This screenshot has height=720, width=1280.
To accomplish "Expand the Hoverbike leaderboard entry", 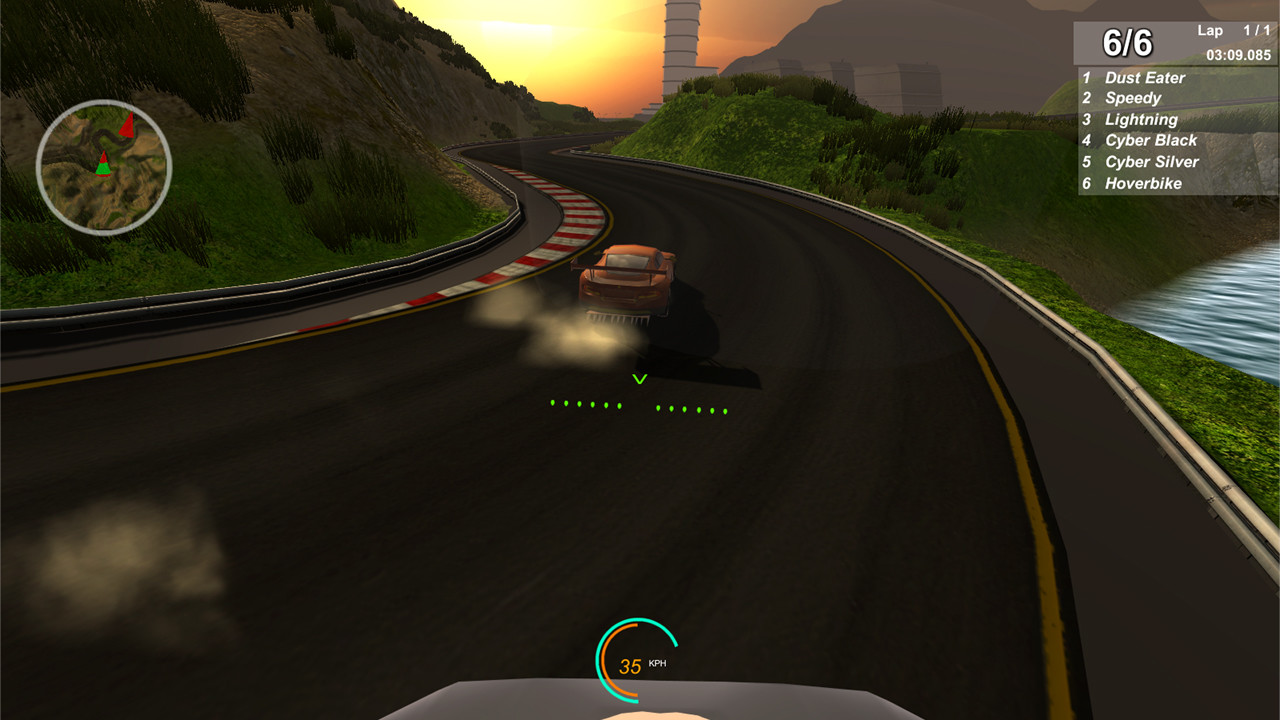I will [x=1142, y=183].
